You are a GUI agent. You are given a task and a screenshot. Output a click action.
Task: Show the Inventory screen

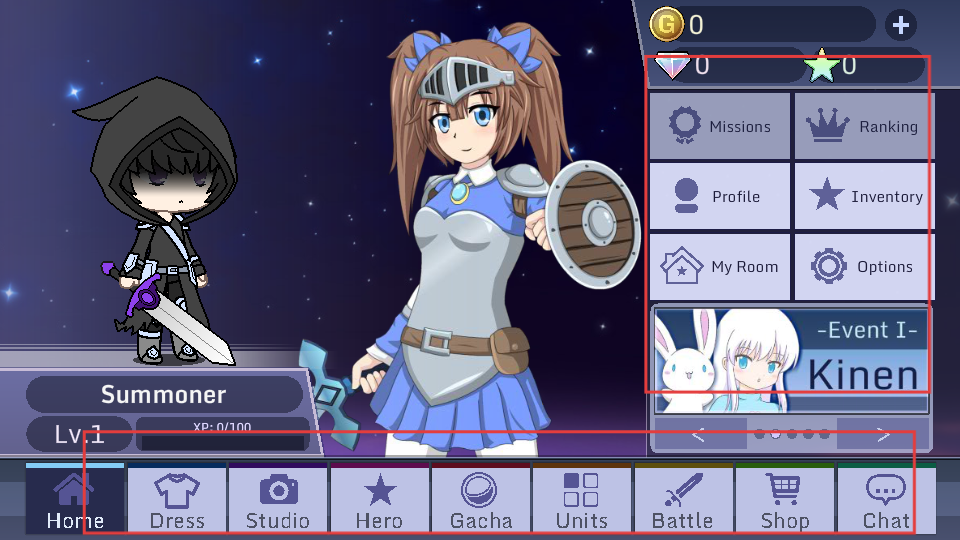[x=864, y=197]
